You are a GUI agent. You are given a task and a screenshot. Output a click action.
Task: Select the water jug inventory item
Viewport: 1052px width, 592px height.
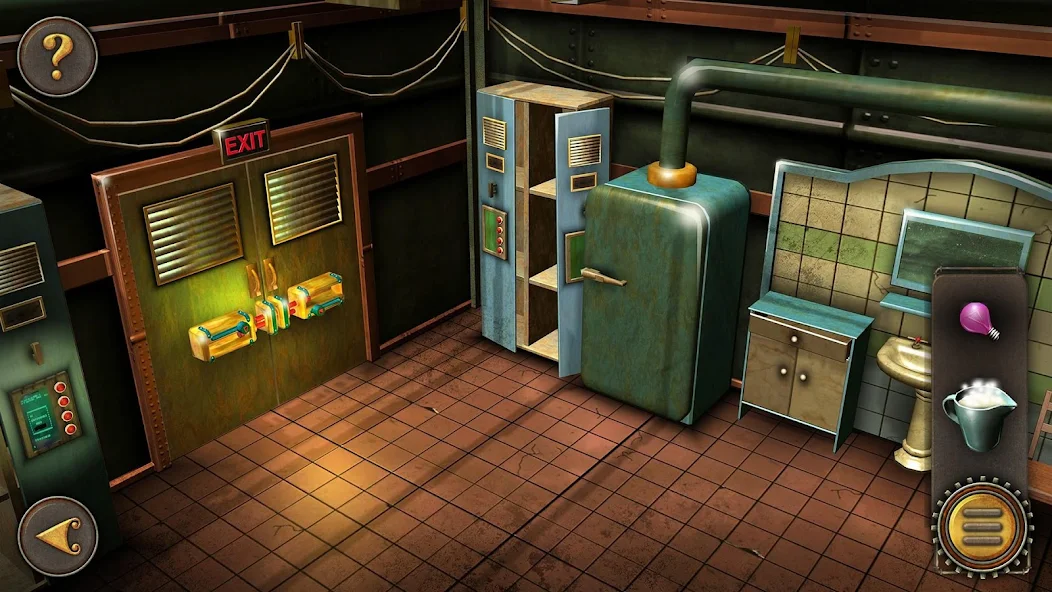click(978, 410)
